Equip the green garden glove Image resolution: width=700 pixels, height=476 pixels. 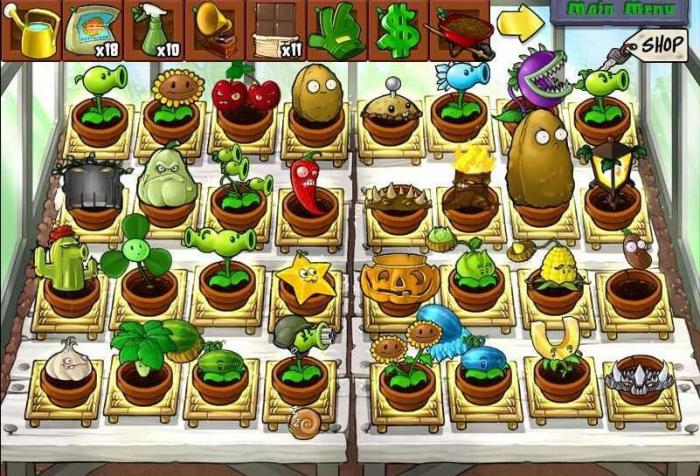click(336, 30)
